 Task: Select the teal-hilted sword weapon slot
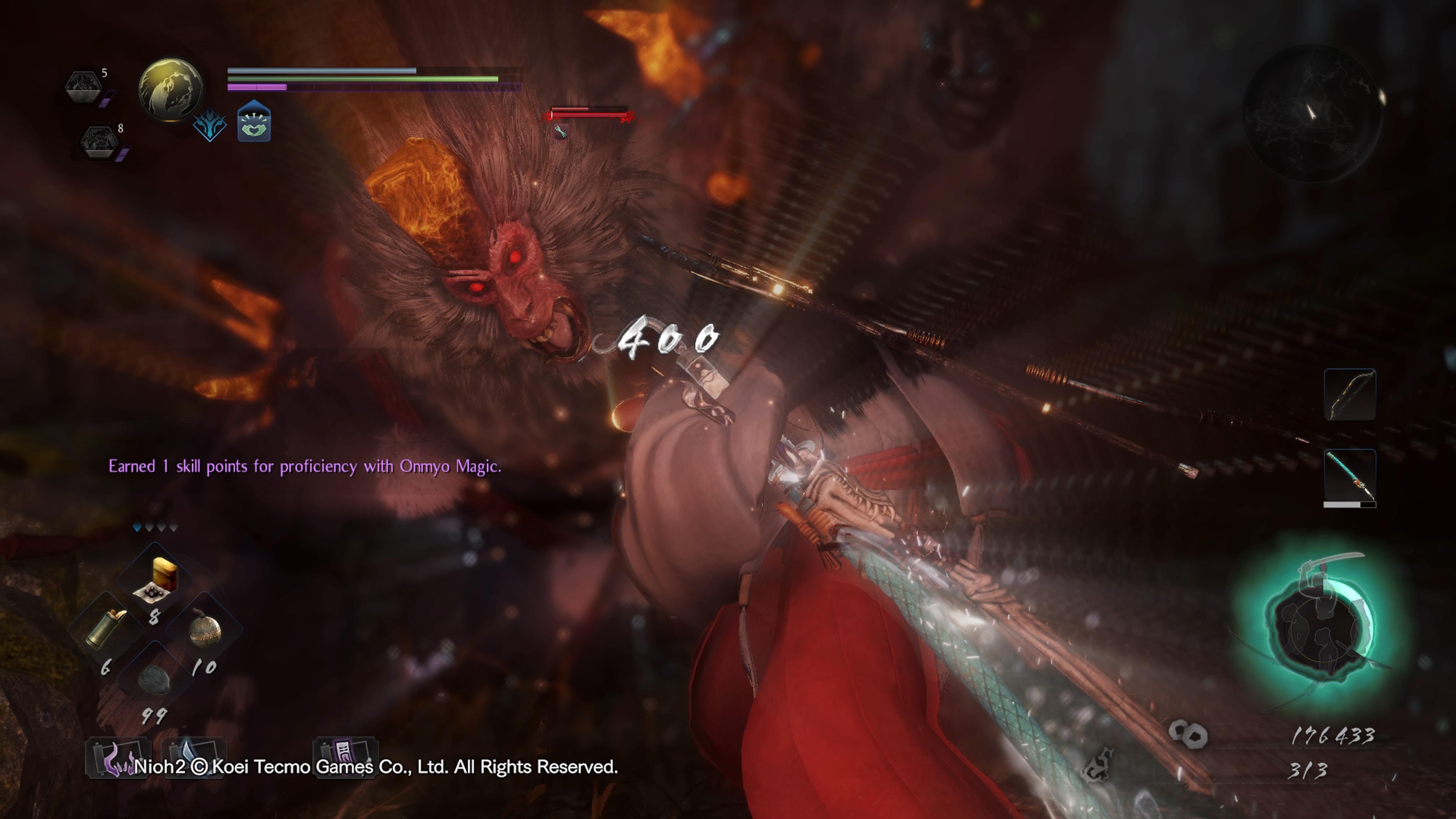(x=1349, y=476)
